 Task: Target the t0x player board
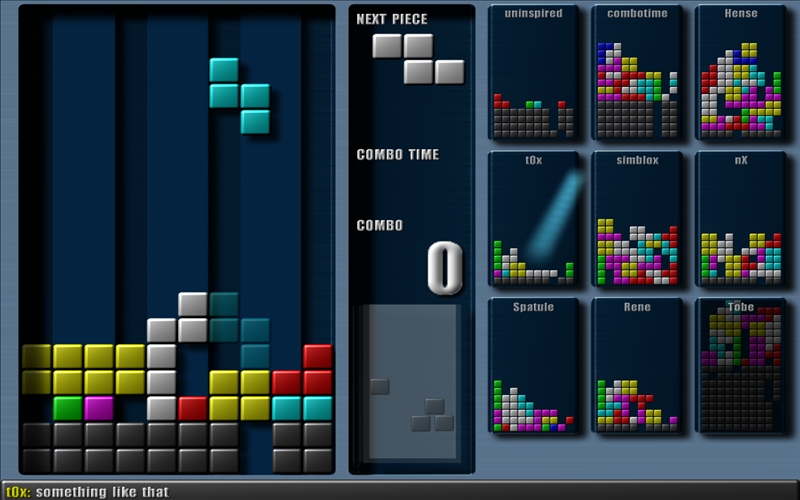[x=533, y=218]
